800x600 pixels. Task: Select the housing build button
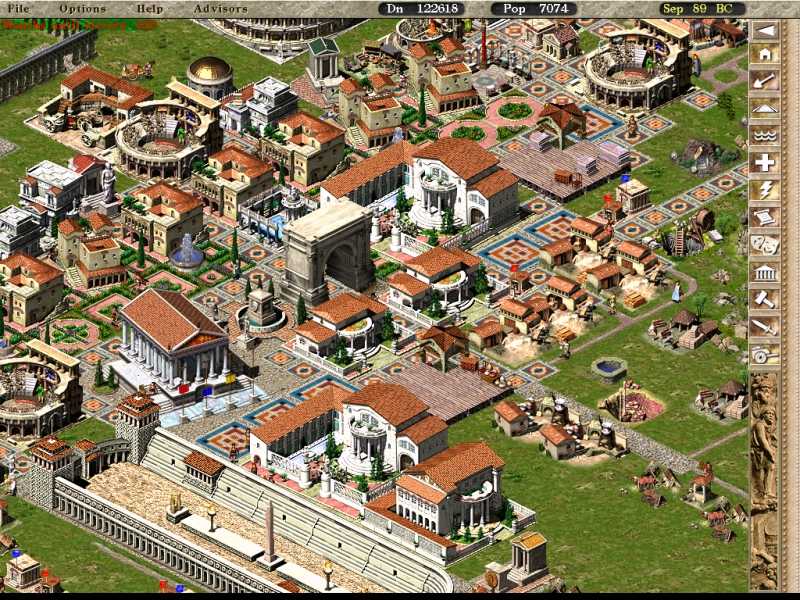[765, 57]
